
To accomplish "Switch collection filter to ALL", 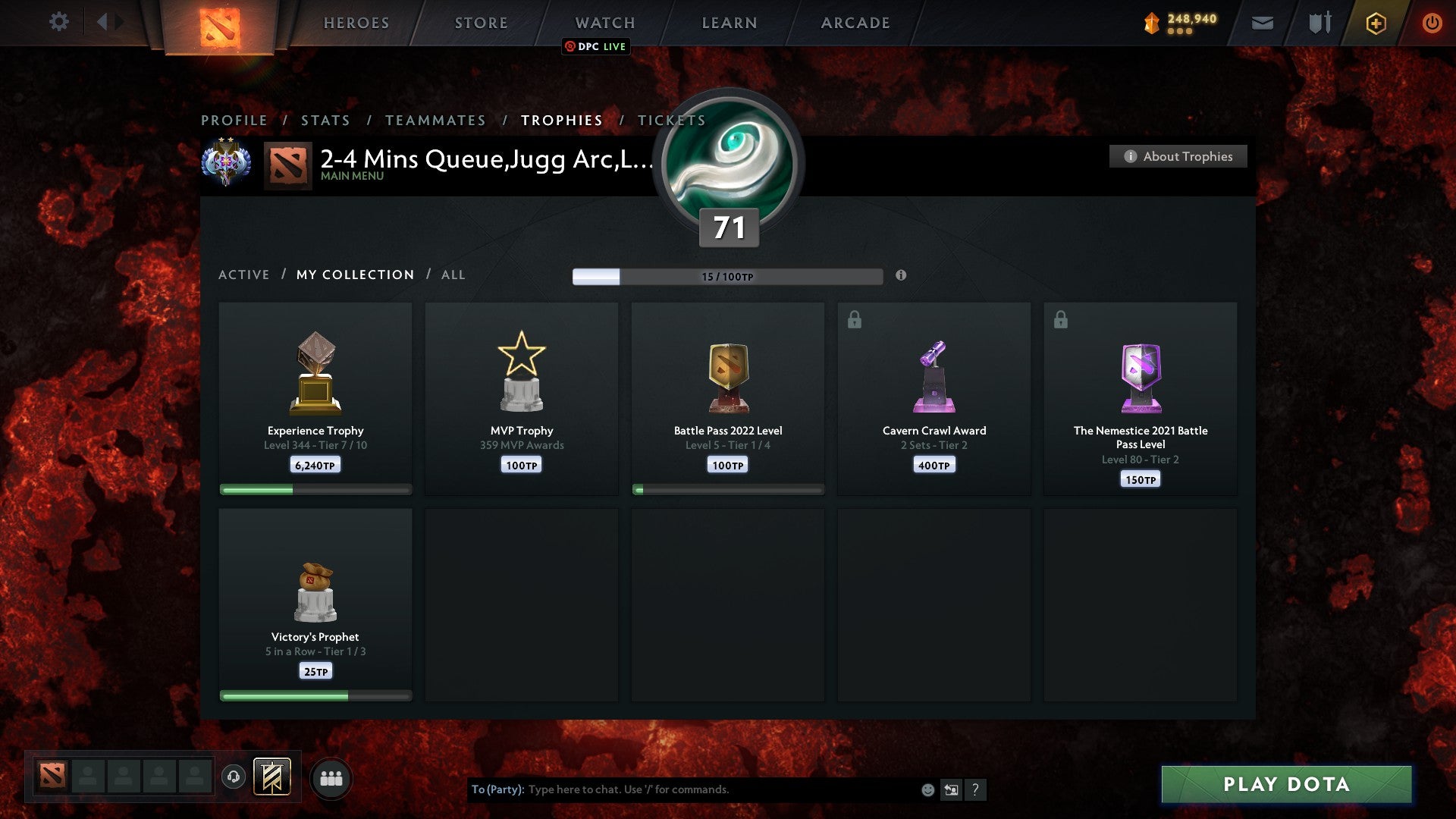I will tap(453, 275).
